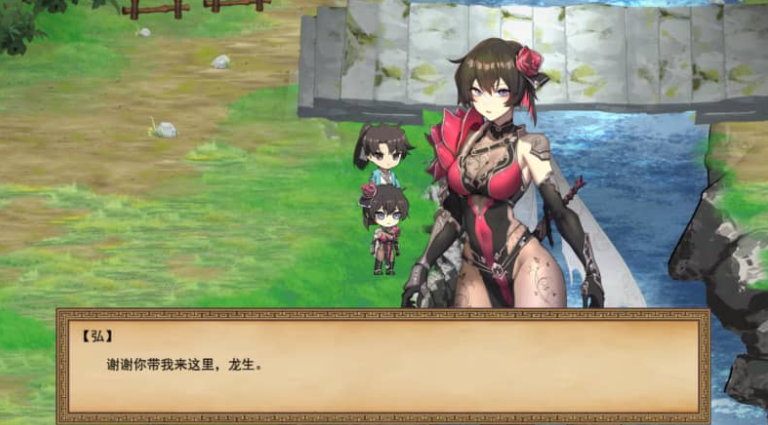Advance the dialogue box from 弘

[x=383, y=365]
